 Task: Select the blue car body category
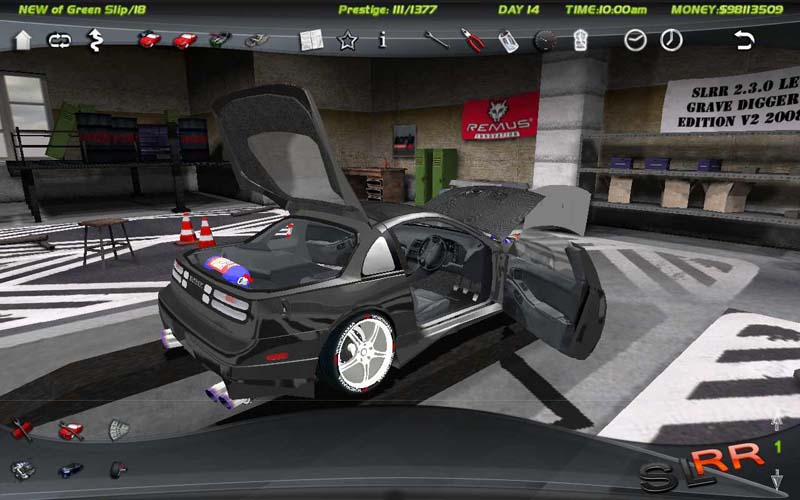(70, 468)
